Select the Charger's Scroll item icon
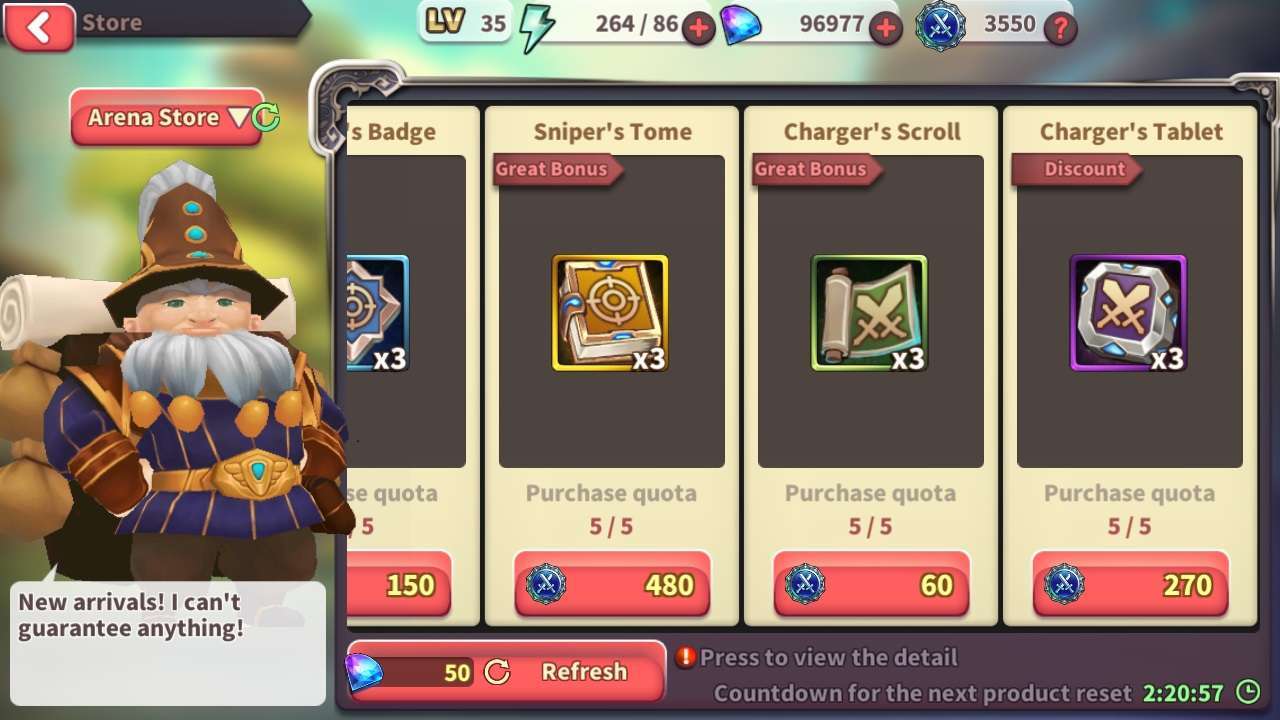This screenshot has height=720, width=1280. click(x=869, y=313)
